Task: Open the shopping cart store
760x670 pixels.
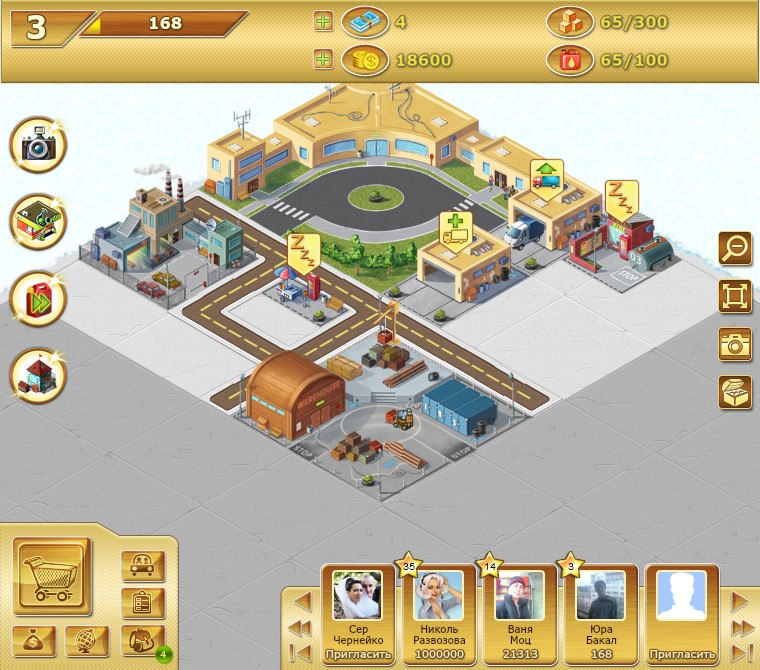Action: click(52, 576)
